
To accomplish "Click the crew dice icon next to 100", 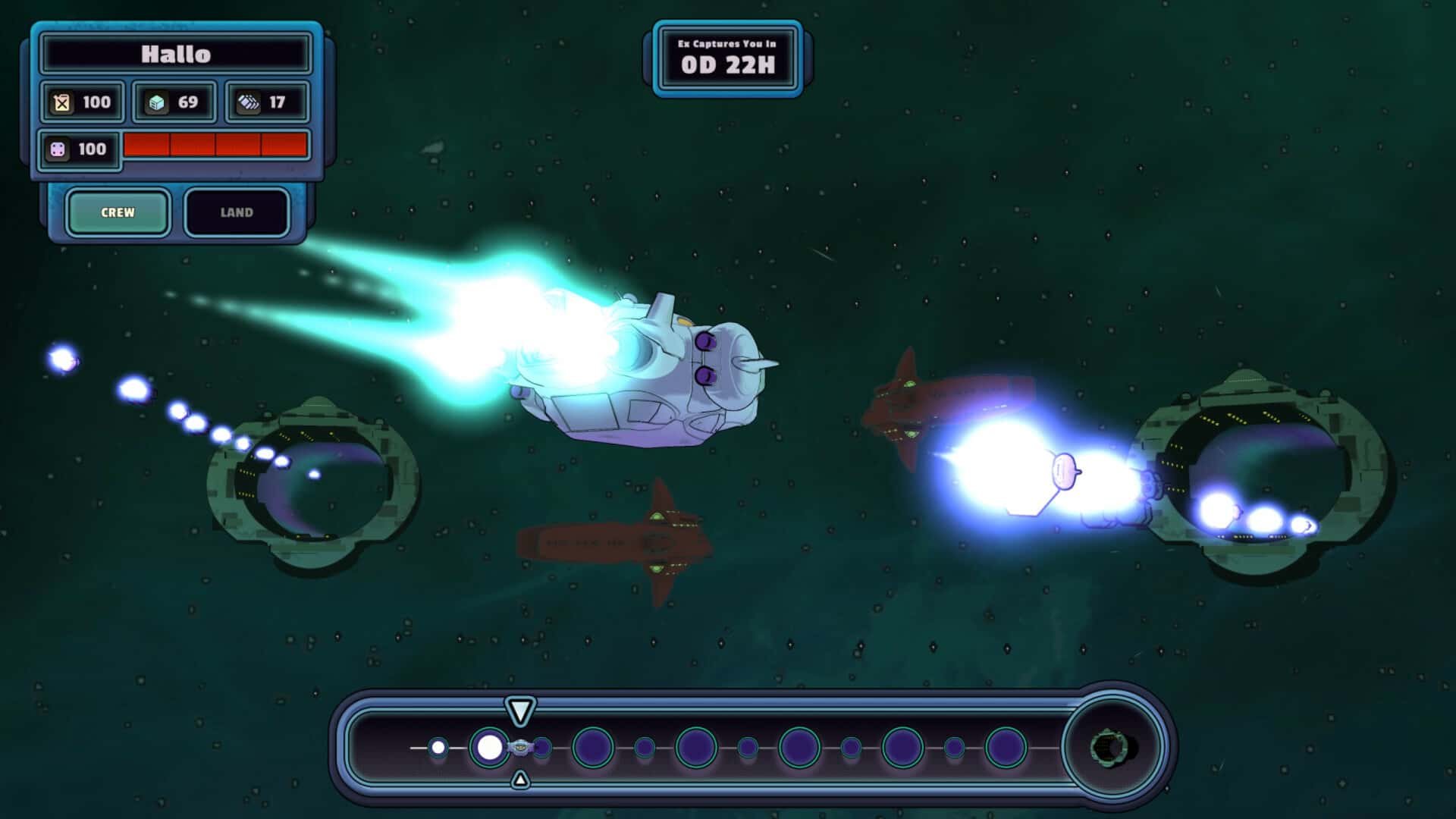I will pyautogui.click(x=61, y=149).
